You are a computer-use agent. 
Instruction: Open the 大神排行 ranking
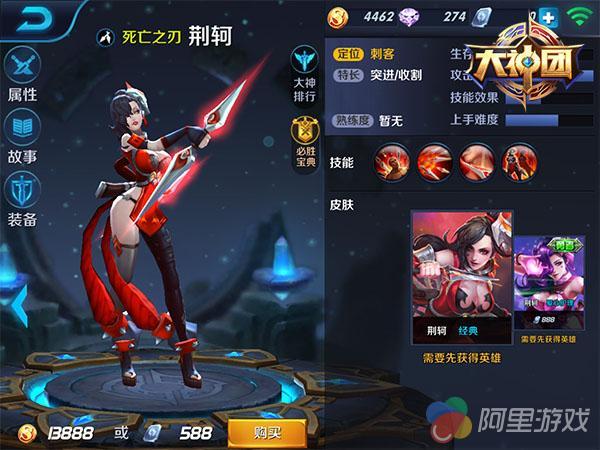click(x=304, y=74)
